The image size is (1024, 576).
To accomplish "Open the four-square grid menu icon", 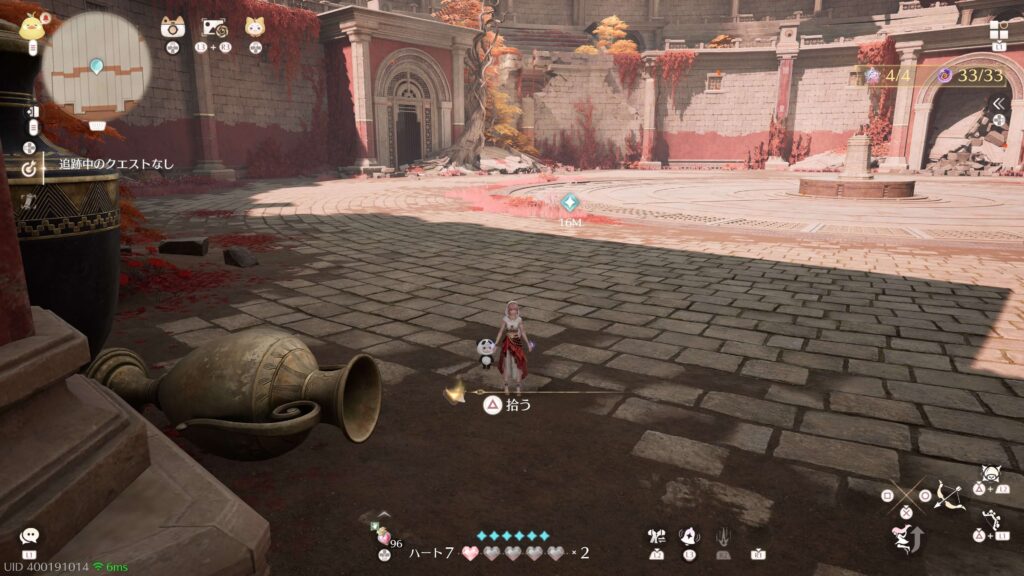I will click(x=998, y=29).
